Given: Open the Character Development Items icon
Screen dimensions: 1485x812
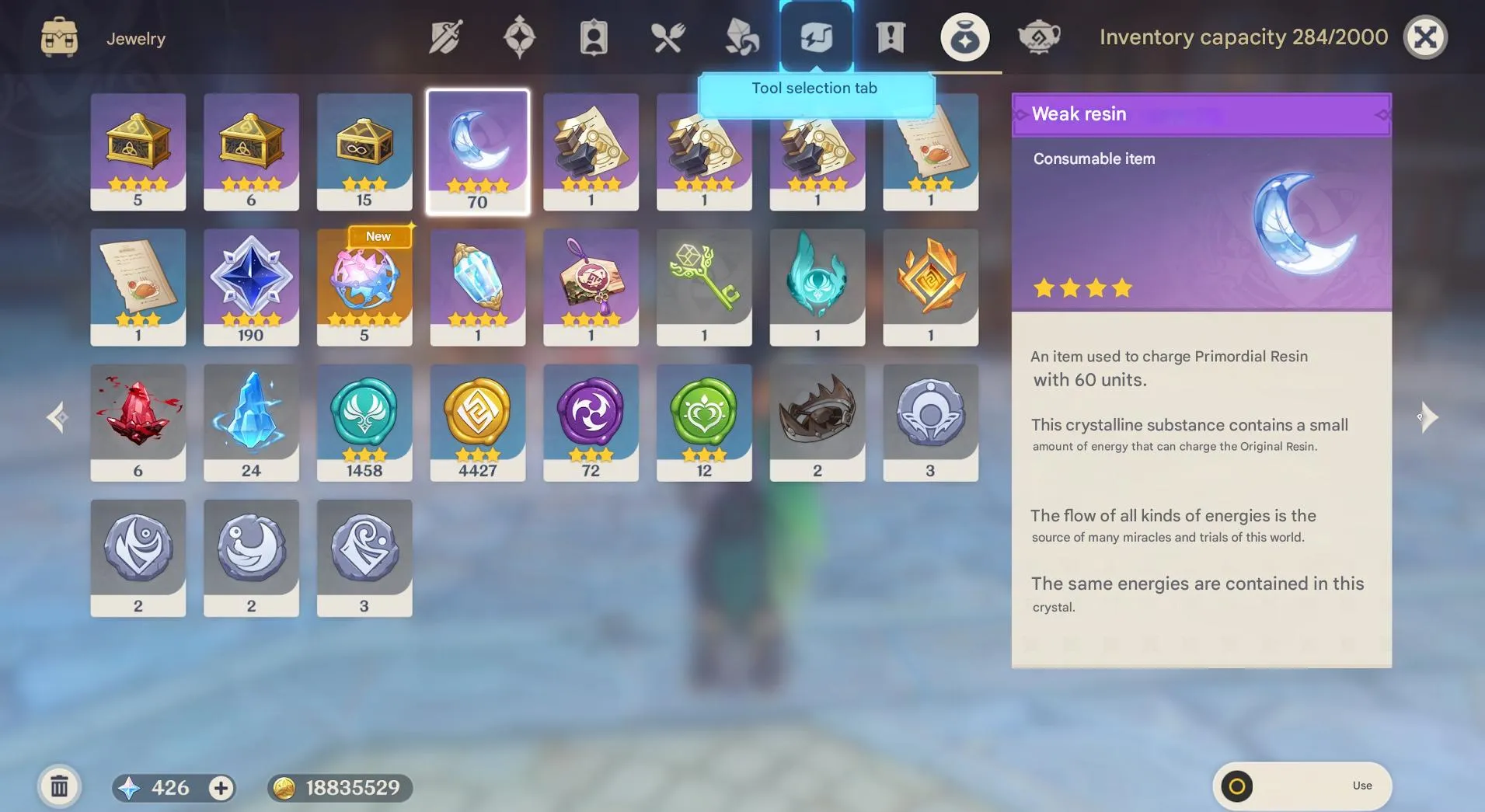Looking at the screenshot, I should tap(593, 35).
